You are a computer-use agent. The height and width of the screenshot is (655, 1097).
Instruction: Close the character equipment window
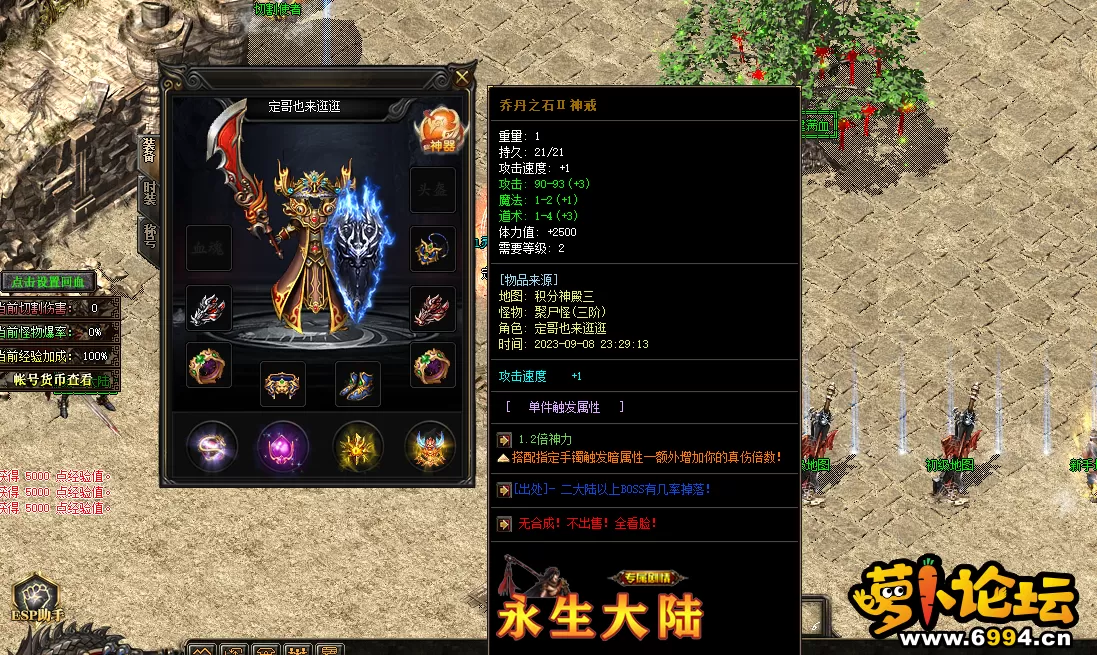[x=462, y=79]
